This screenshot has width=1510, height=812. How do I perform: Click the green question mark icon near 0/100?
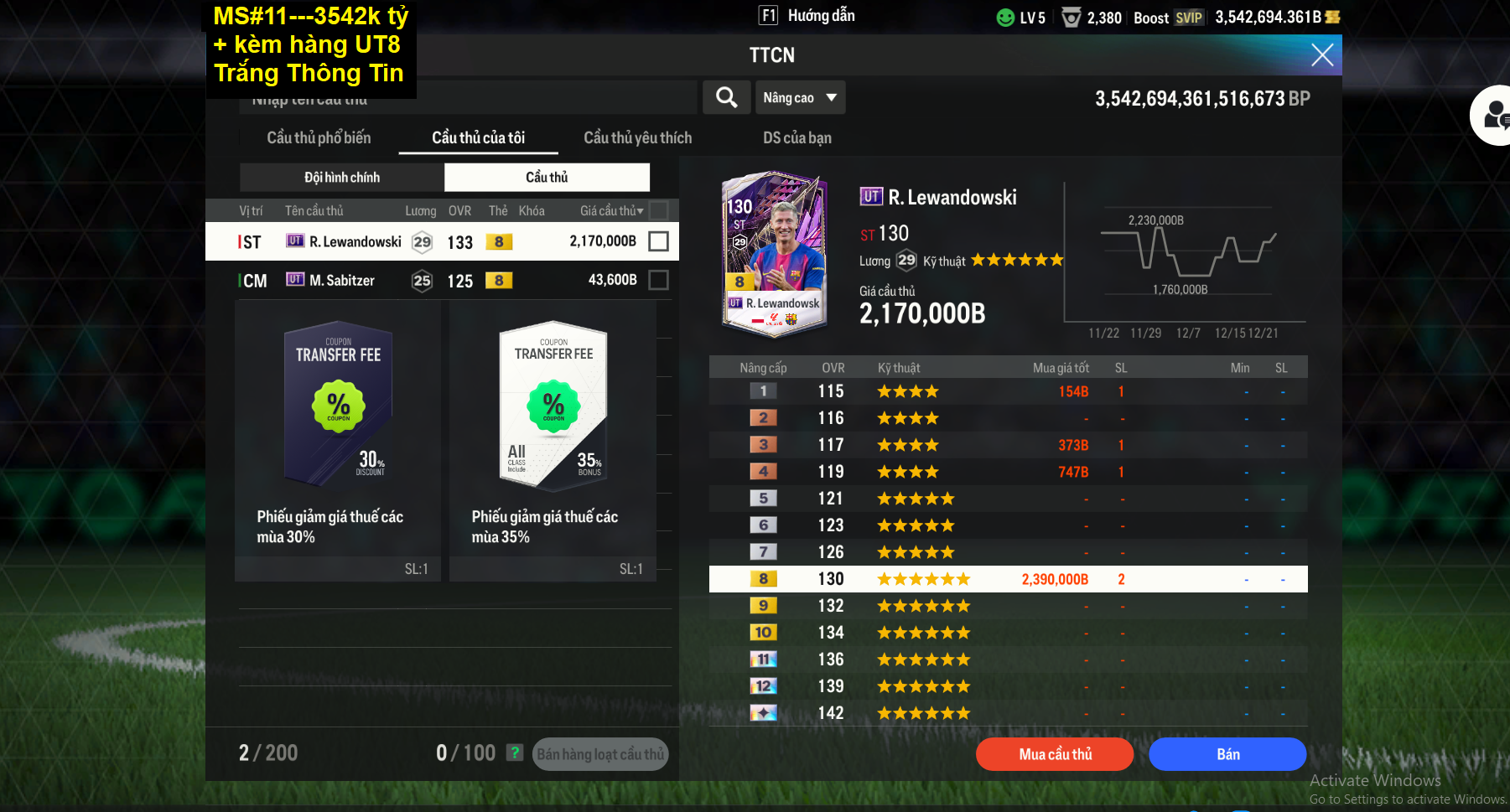click(x=514, y=753)
